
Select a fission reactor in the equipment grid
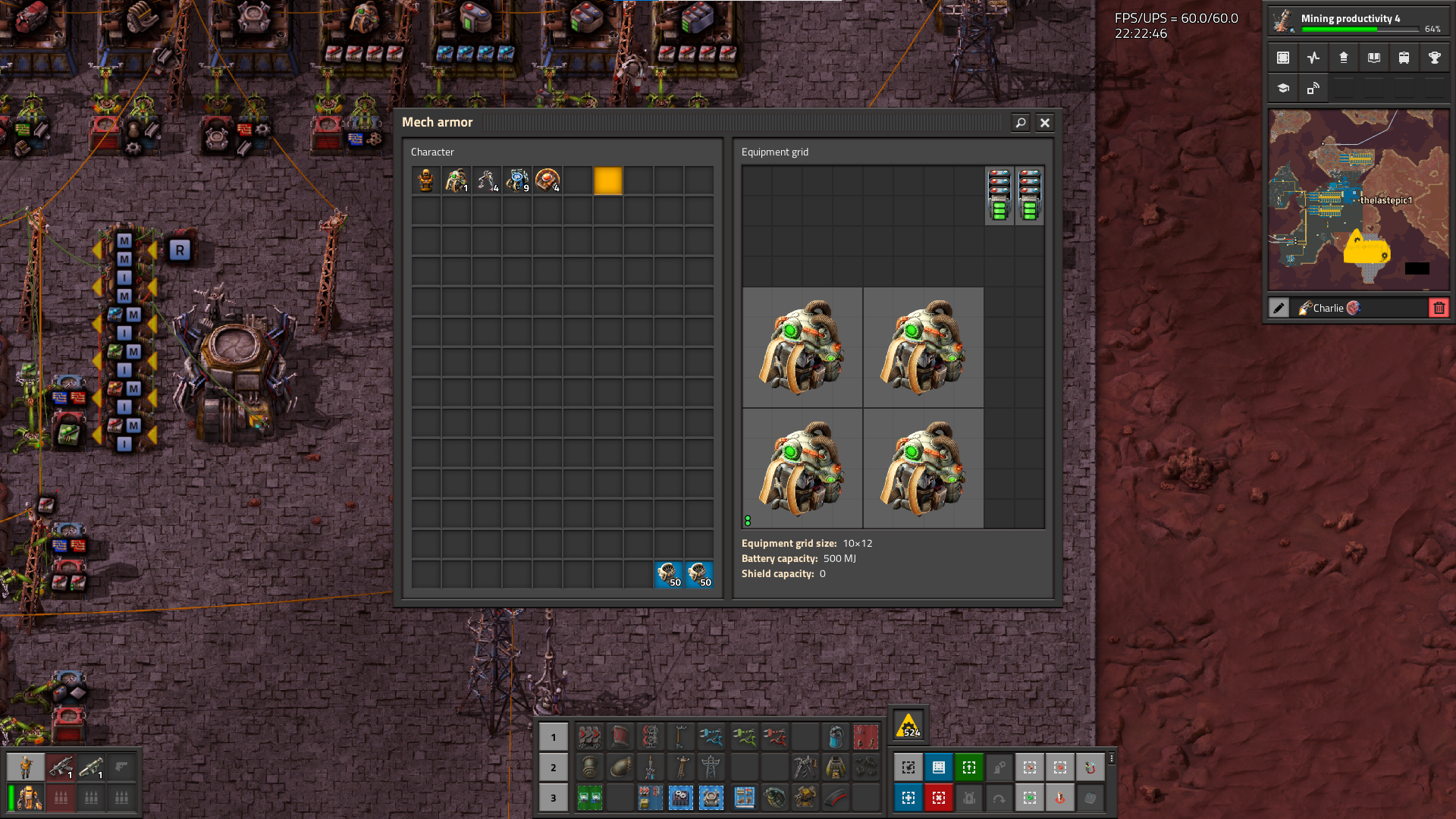pyautogui.click(x=802, y=347)
